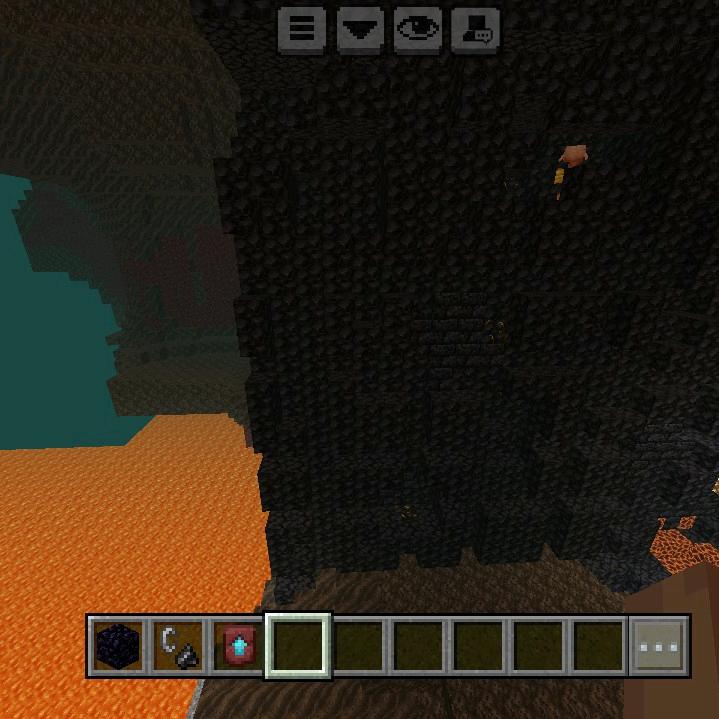Open the three-line hamburger menu
The width and height of the screenshot is (719, 719).
(301, 30)
